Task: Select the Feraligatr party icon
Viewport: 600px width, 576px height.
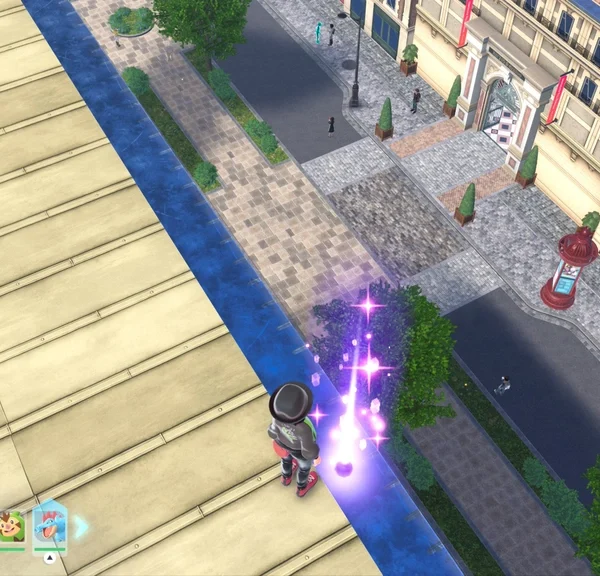Action: (48, 526)
